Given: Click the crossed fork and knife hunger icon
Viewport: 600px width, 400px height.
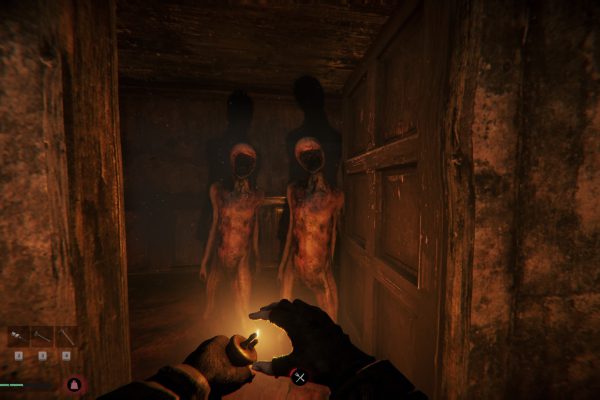Looking at the screenshot, I should (298, 377).
